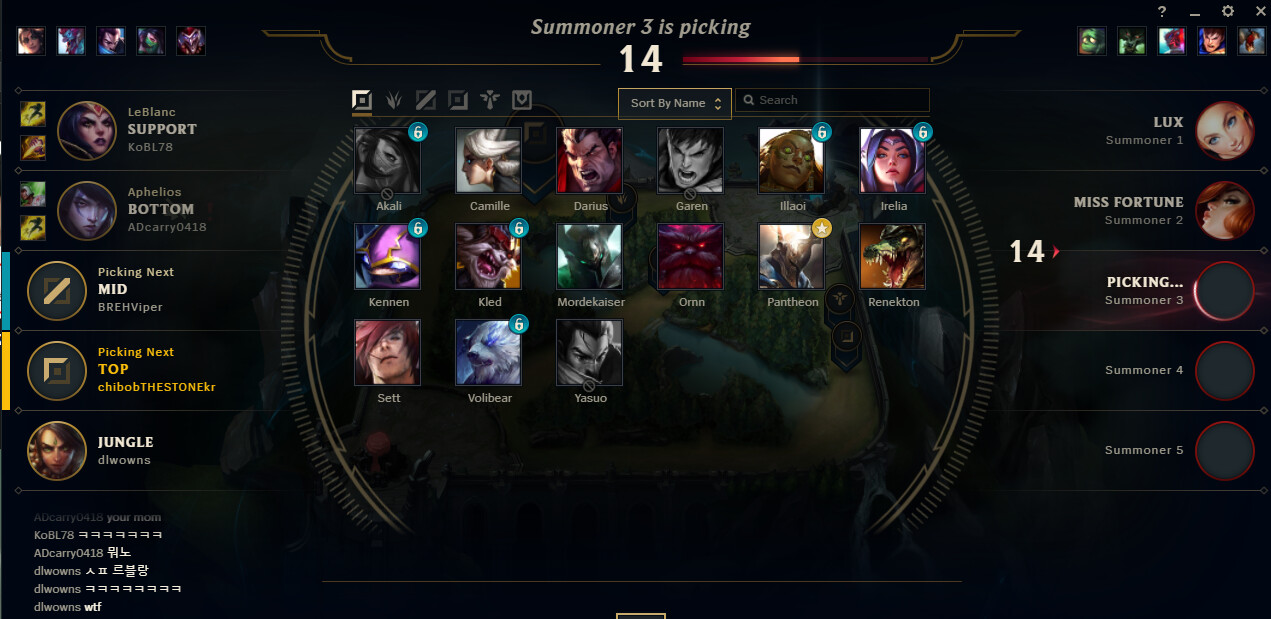The image size is (1271, 619).
Task: Select the Illaoi champion tile
Action: point(791,160)
